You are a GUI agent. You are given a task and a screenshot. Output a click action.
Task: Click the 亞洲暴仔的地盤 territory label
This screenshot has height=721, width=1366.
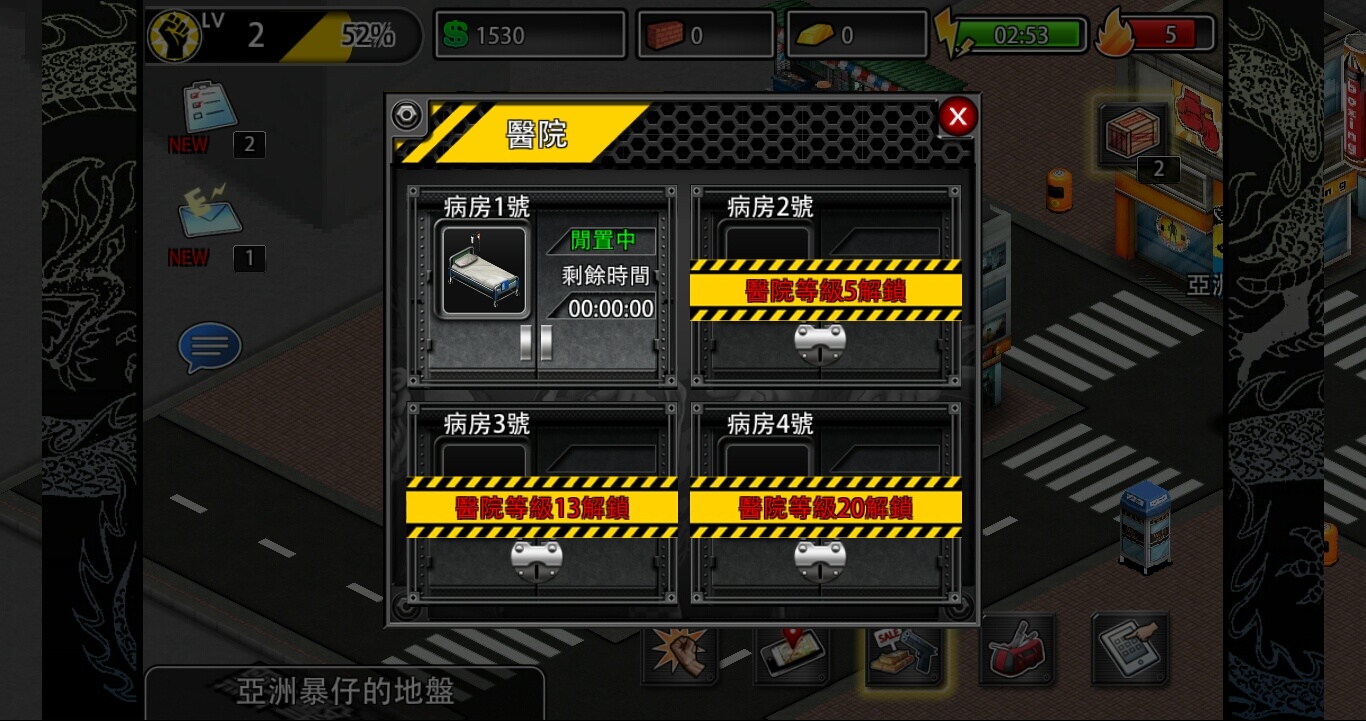point(345,693)
